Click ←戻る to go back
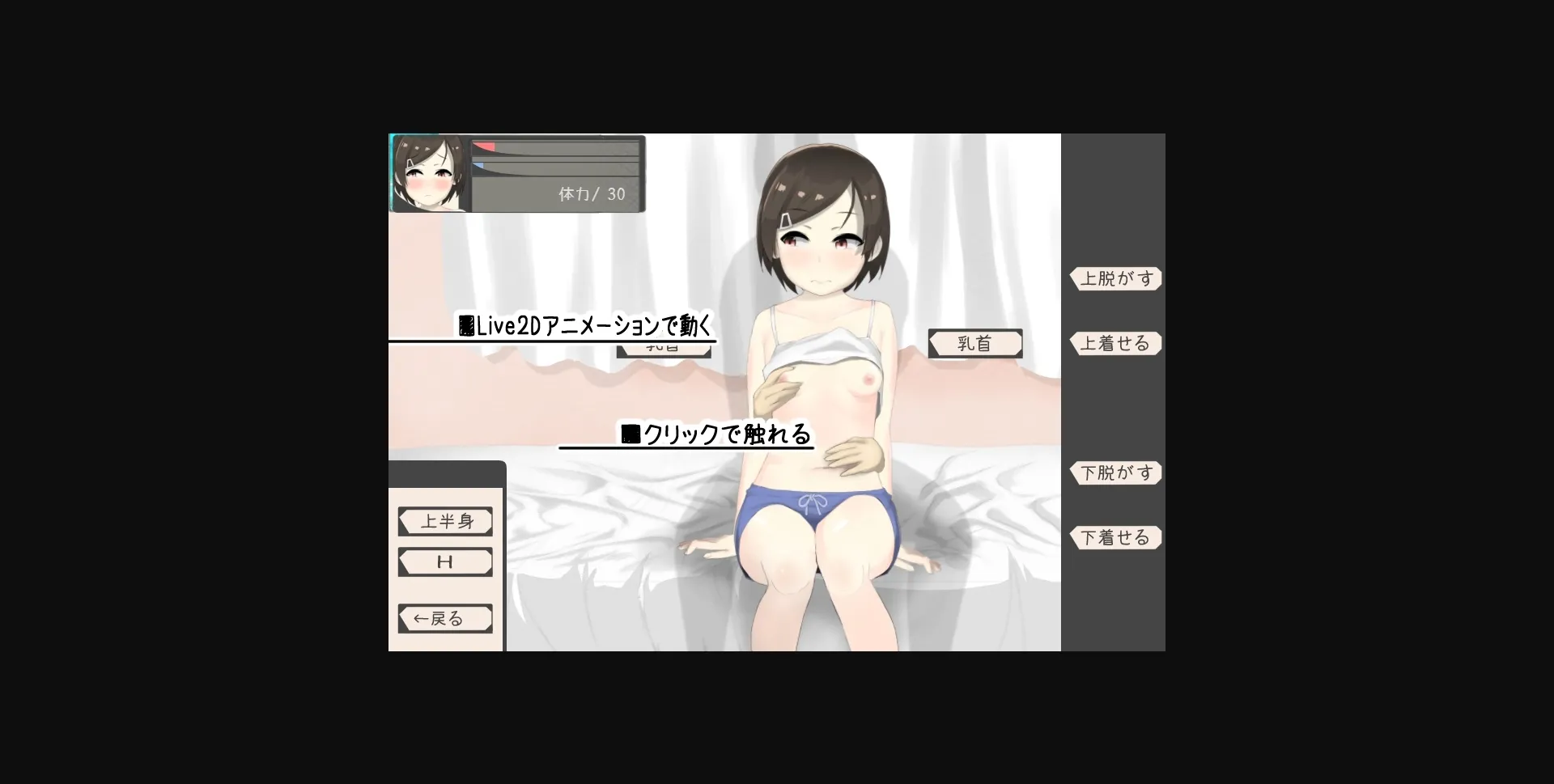Screen dimensions: 1554x784 [444, 617]
